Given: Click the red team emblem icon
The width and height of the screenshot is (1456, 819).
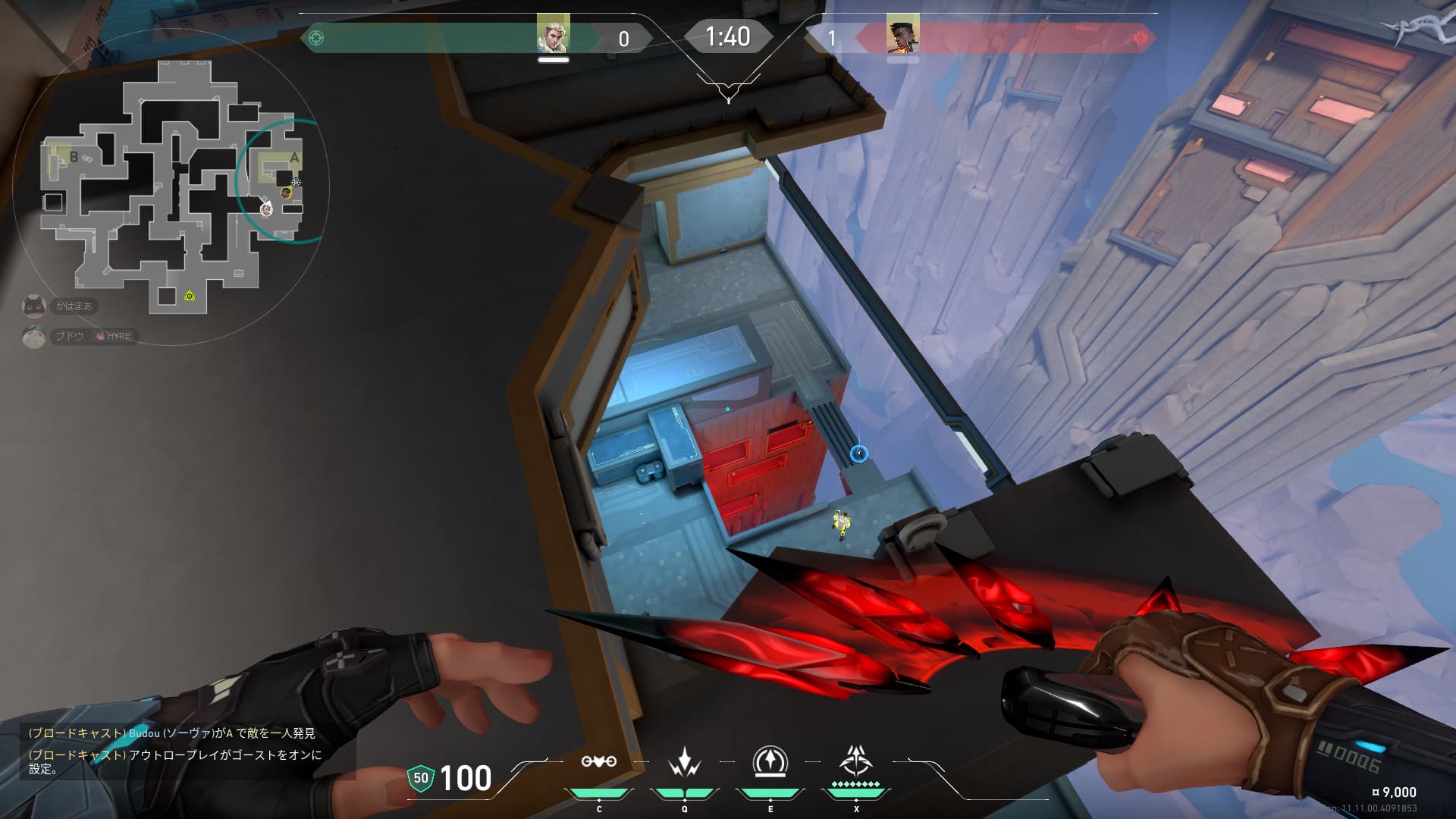Looking at the screenshot, I should [1140, 38].
